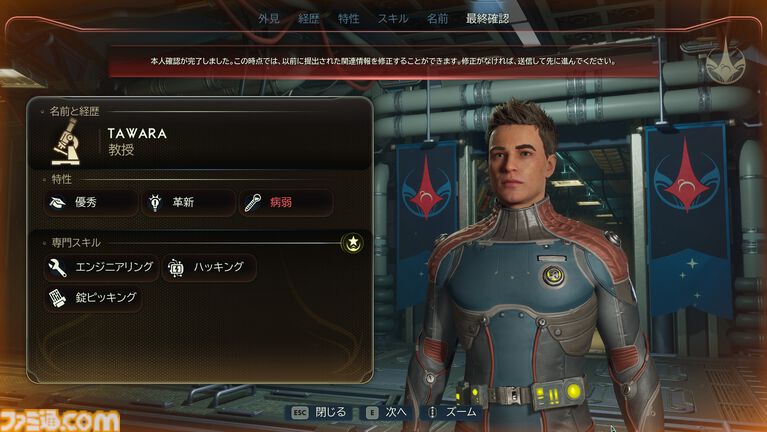This screenshot has width=767, height=432.
Task: Select the 優秀 trait
Action: pyautogui.click(x=91, y=203)
